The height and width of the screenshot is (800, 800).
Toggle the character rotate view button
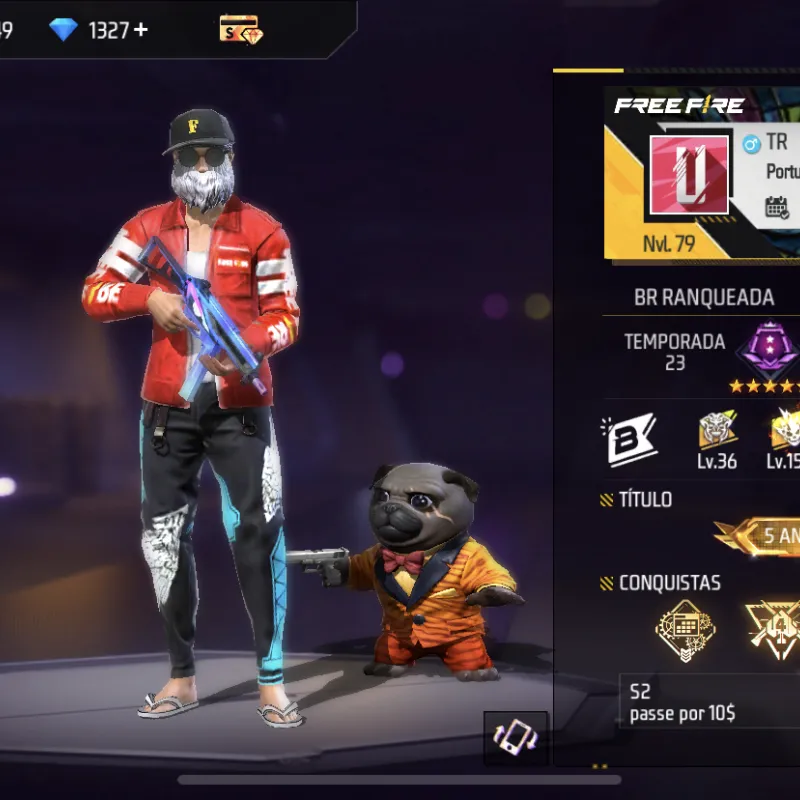[516, 739]
